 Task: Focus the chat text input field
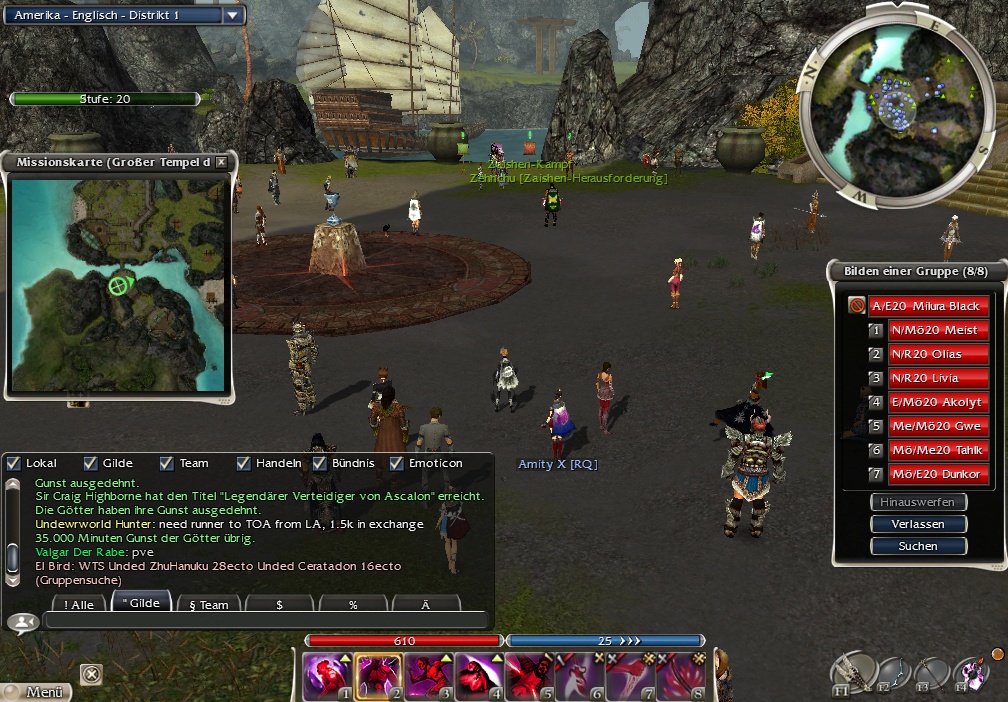265,621
